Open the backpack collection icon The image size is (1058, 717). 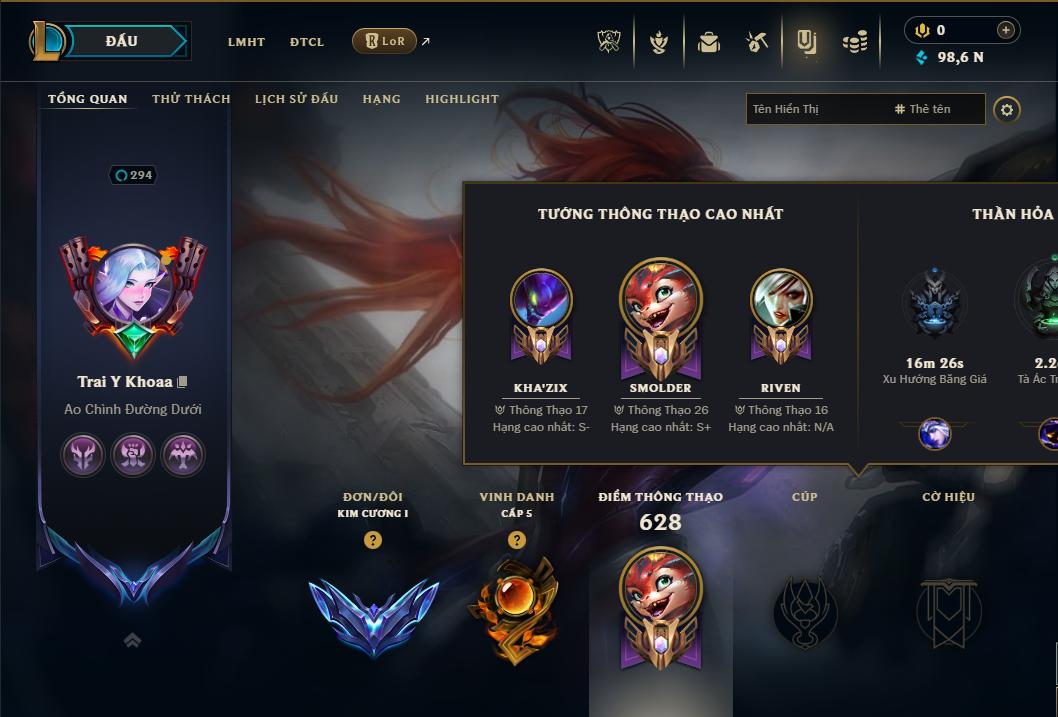(709, 42)
